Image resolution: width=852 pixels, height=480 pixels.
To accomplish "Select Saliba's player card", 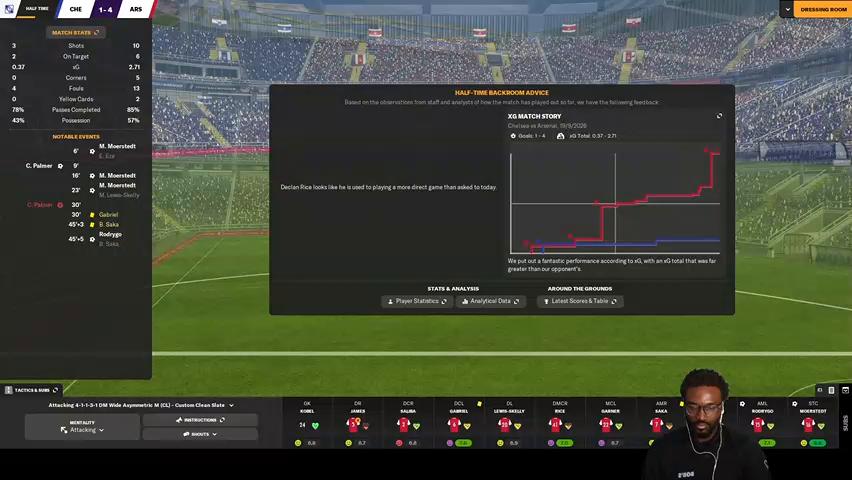I will pos(407,424).
